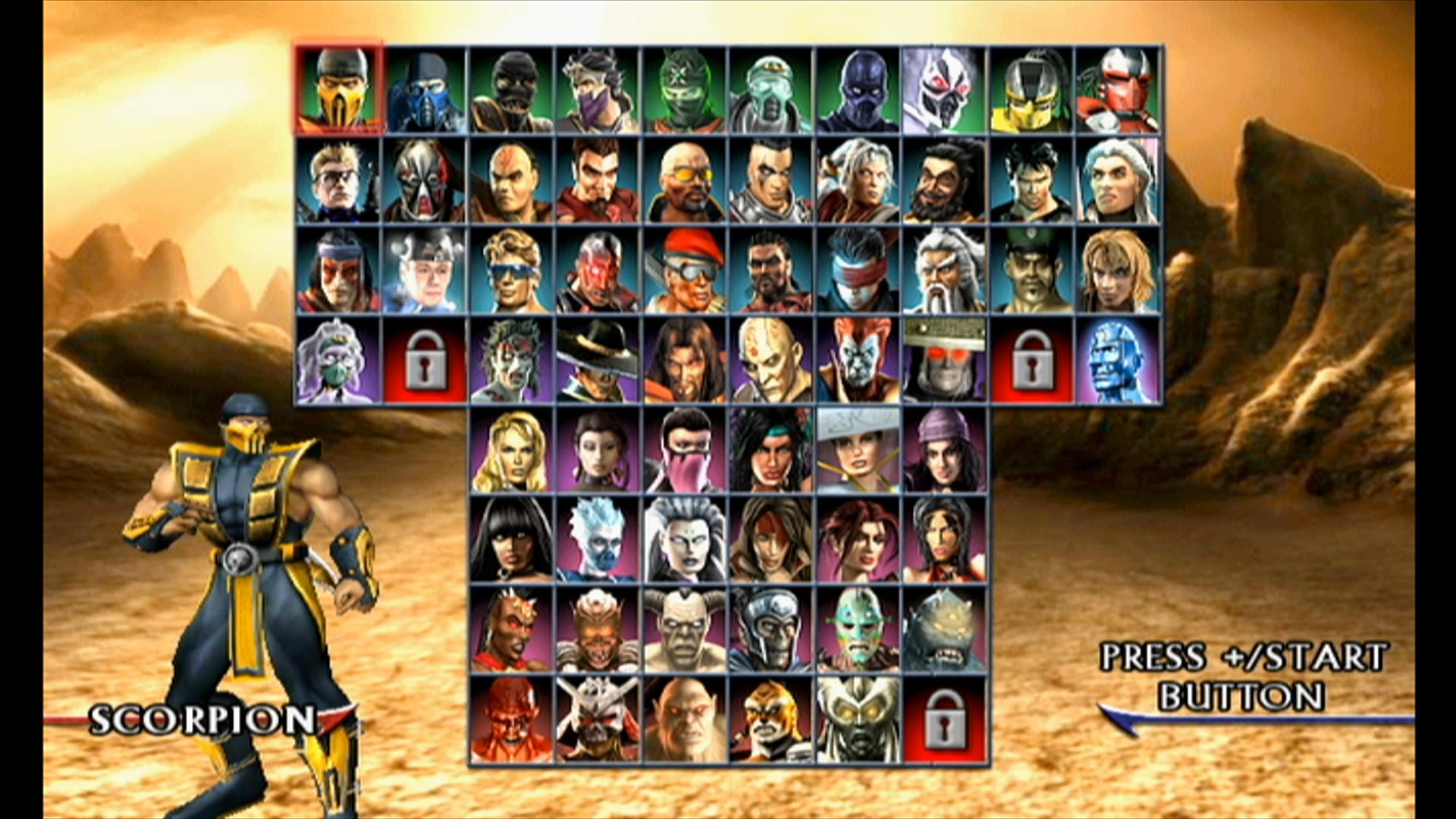Click the locked slot beside the ice-blue character
Screen dimensions: 1456x819
[1031, 360]
